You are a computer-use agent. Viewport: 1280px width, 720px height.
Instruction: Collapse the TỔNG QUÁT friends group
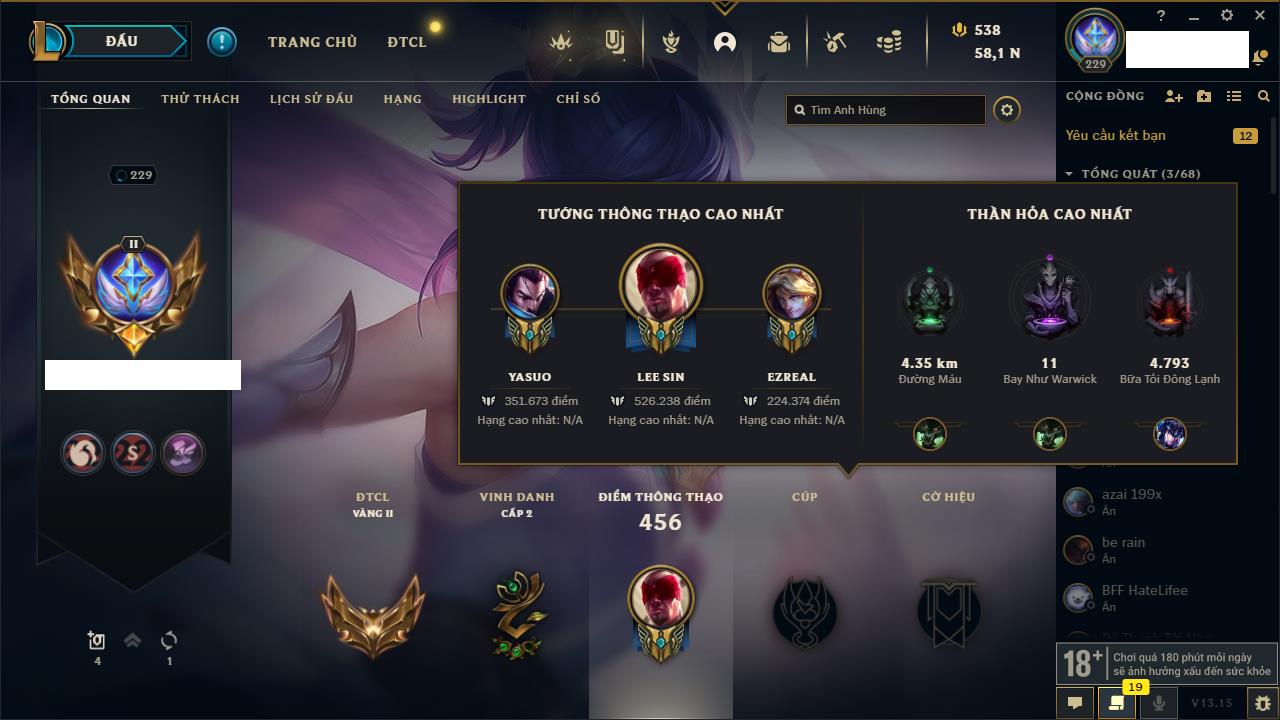(1069, 174)
